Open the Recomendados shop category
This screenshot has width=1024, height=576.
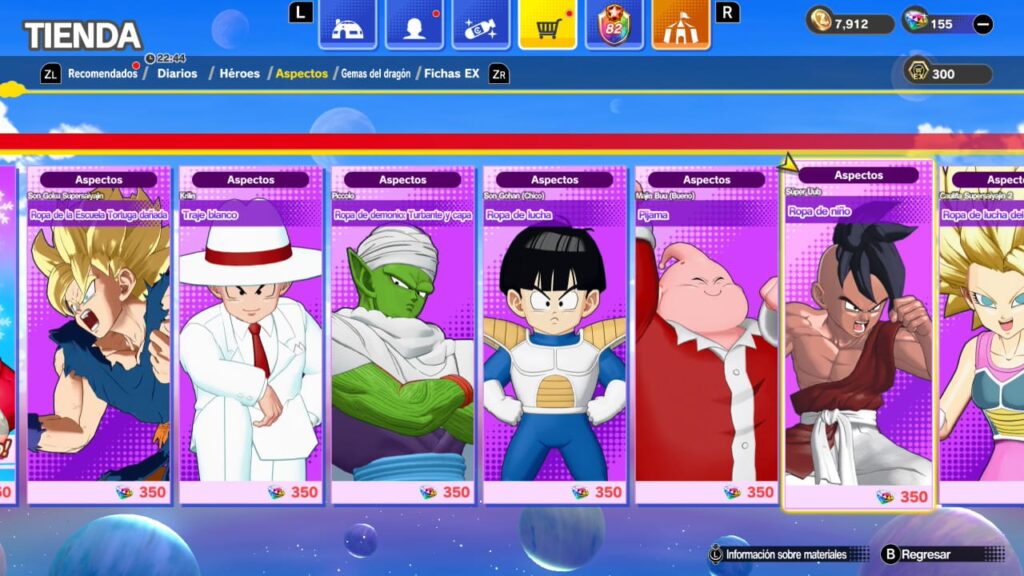102,74
